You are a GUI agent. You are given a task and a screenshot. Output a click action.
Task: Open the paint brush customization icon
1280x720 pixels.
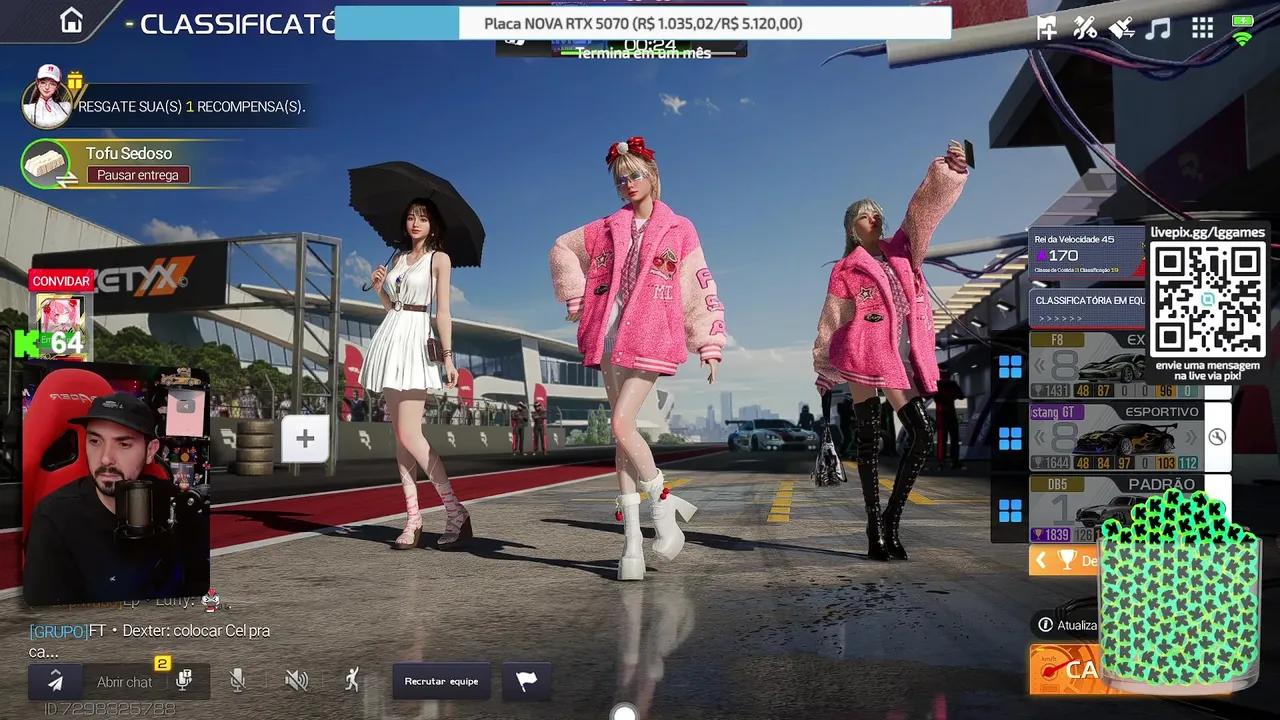coord(1124,28)
